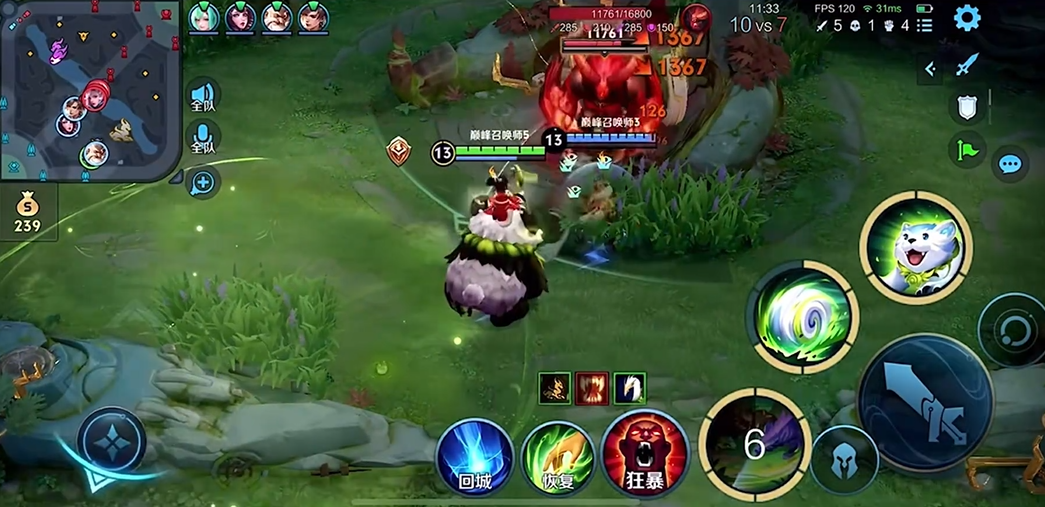Open the quick chat bubble
This screenshot has height=507, width=1045.
pyautogui.click(x=1010, y=164)
